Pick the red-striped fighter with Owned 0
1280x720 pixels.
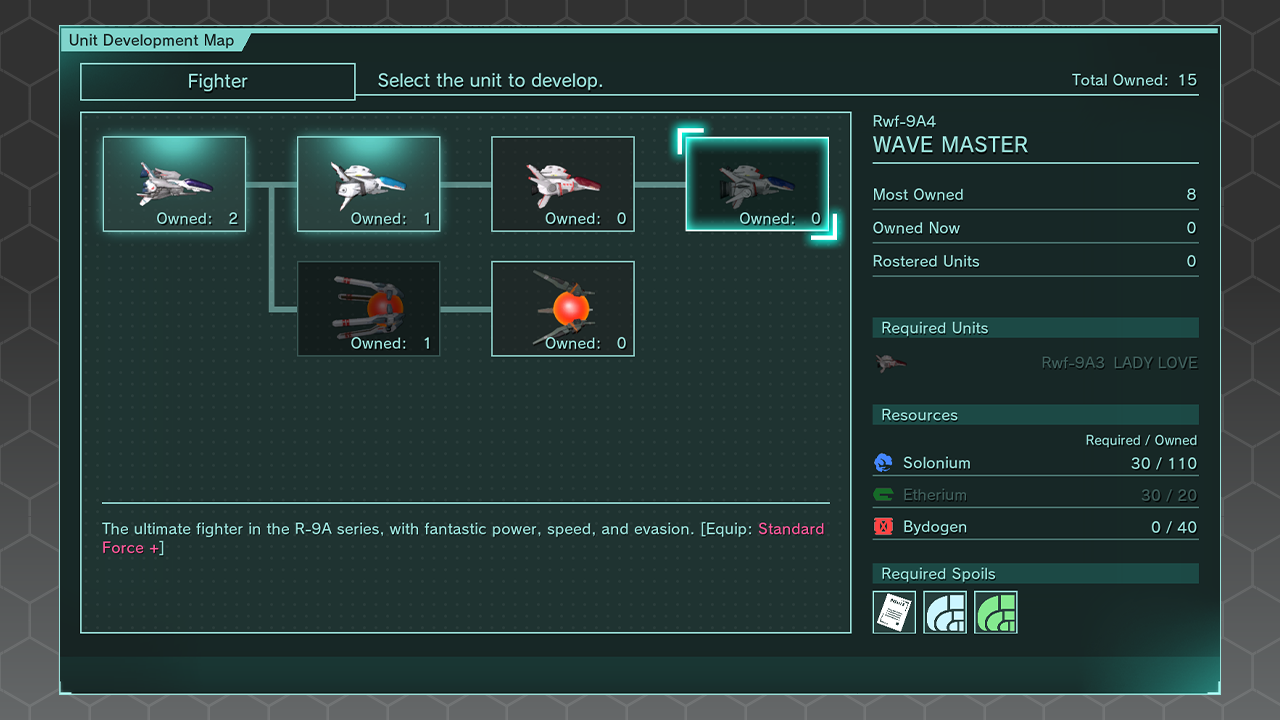pos(562,184)
